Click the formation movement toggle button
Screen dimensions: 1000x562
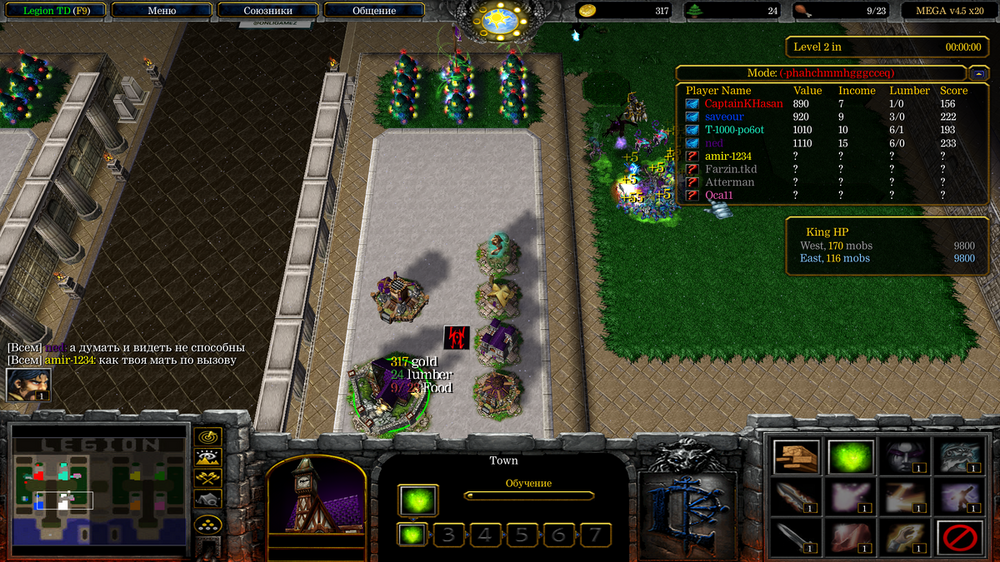pos(208,524)
